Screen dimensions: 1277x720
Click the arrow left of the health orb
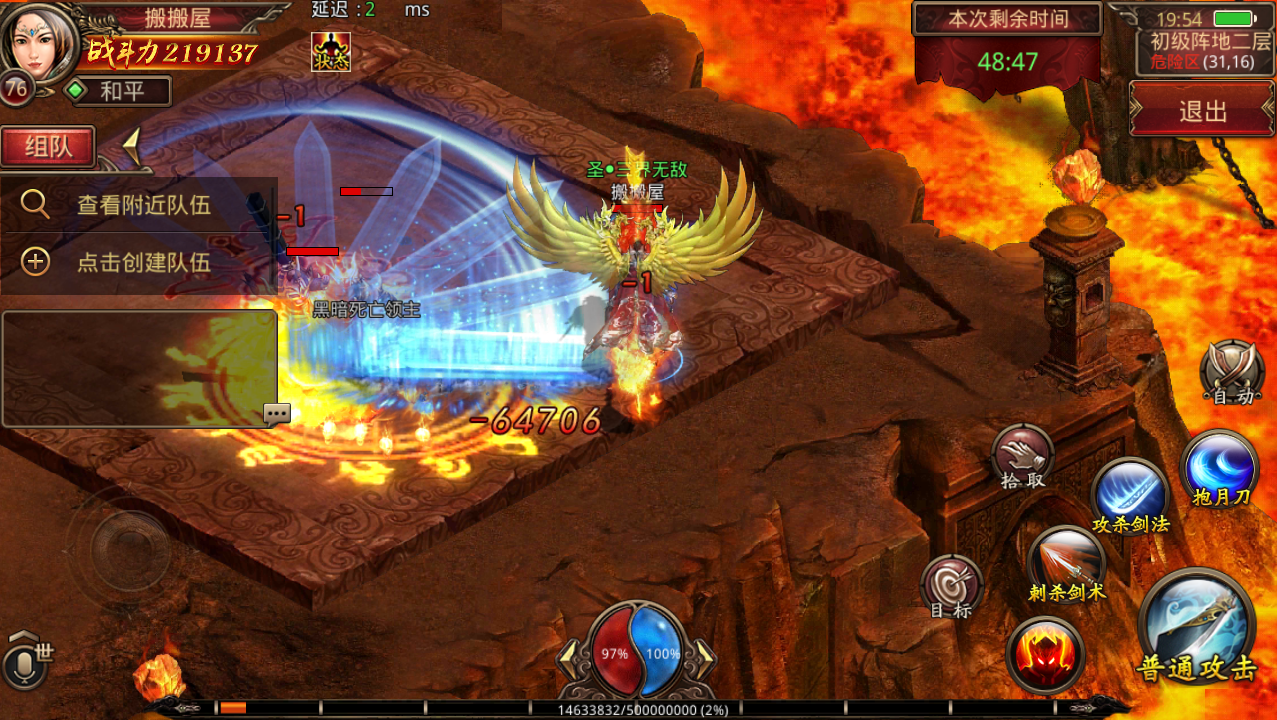coord(568,653)
